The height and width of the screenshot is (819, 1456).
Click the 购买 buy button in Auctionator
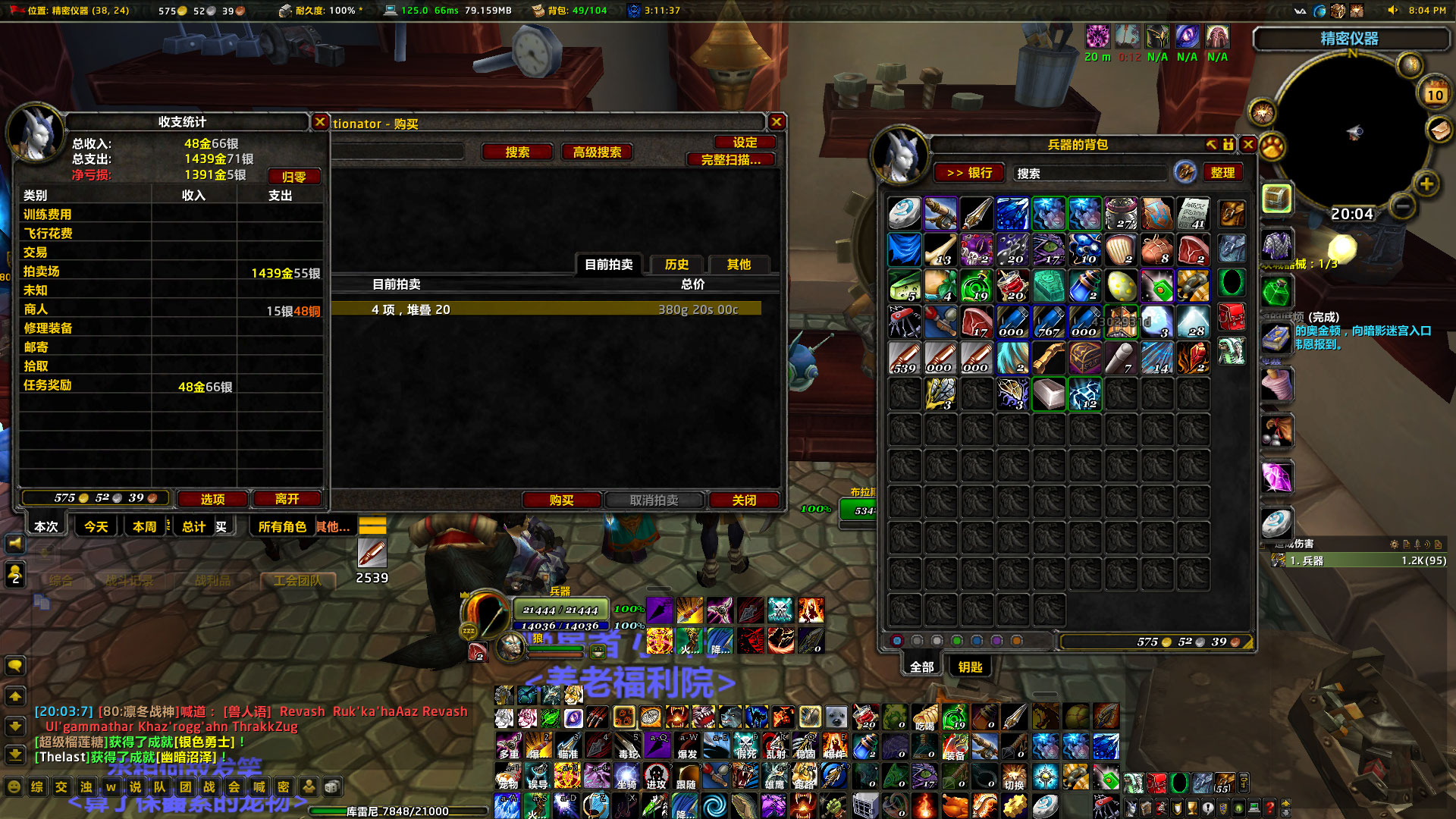click(560, 500)
